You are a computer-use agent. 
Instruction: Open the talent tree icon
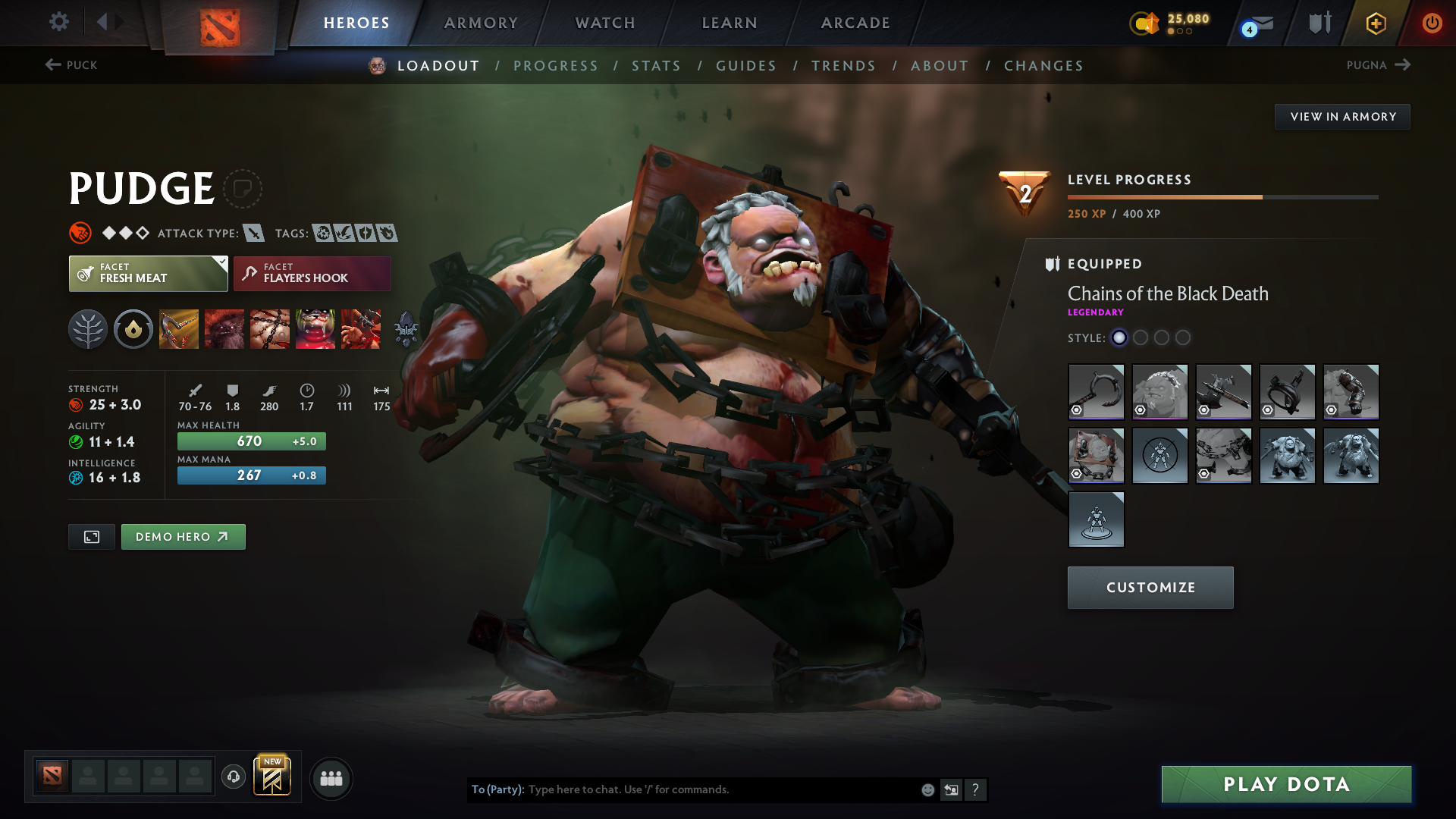click(88, 328)
